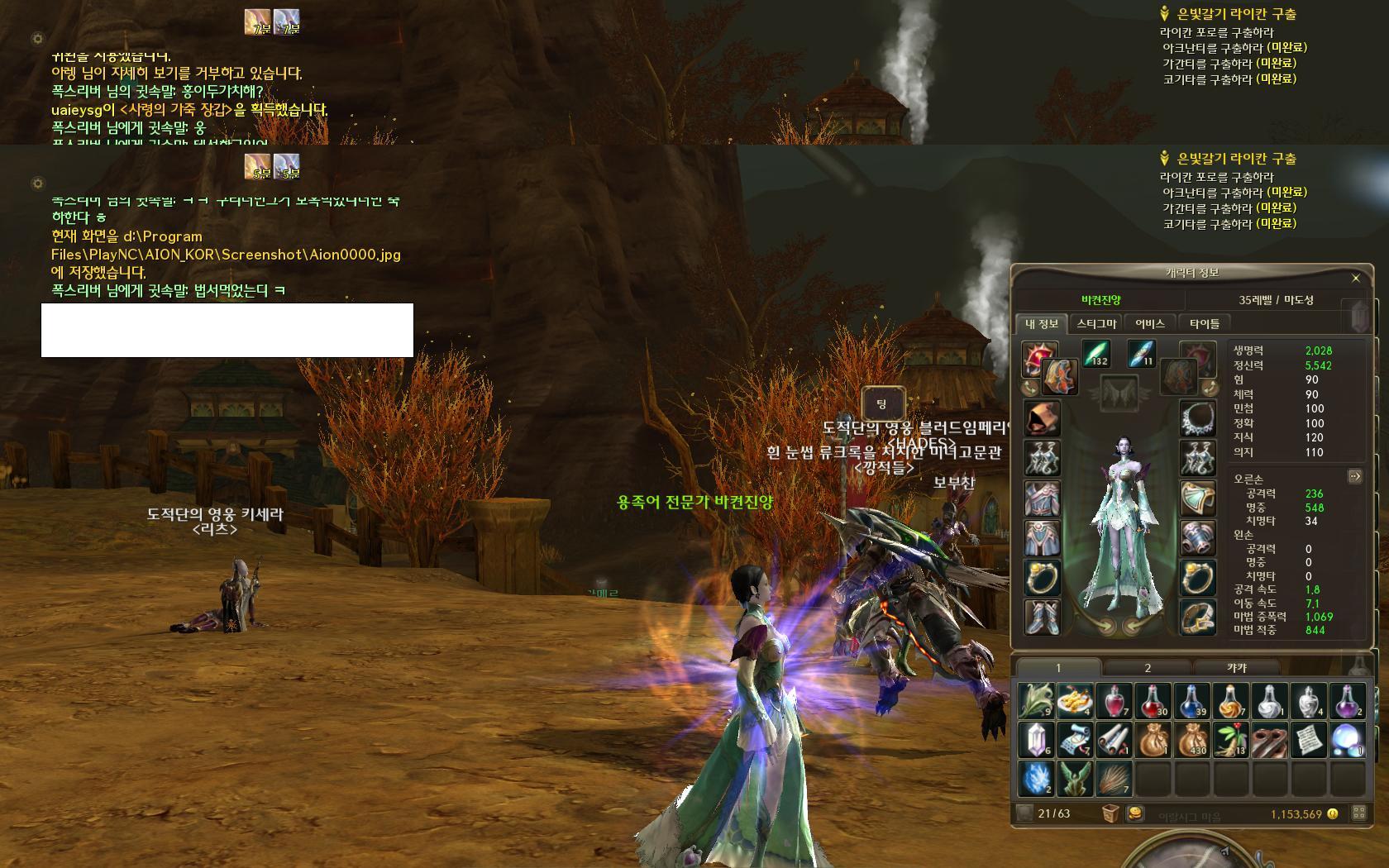Click the white chat input box

[x=227, y=330]
